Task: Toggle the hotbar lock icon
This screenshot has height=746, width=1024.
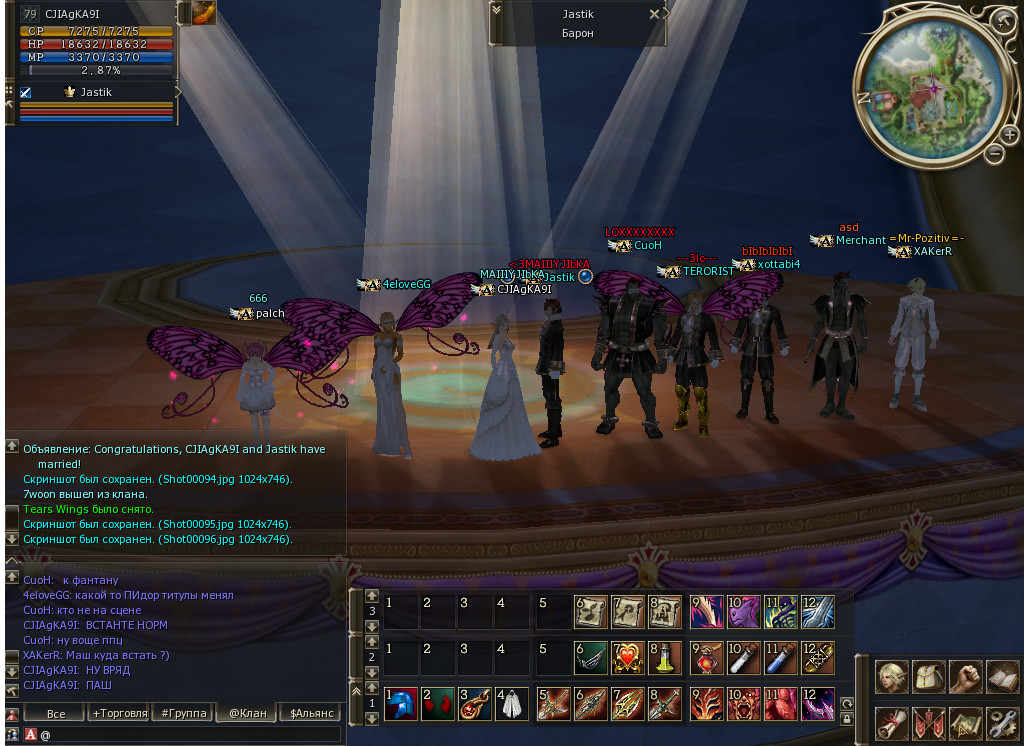Action: point(847,718)
